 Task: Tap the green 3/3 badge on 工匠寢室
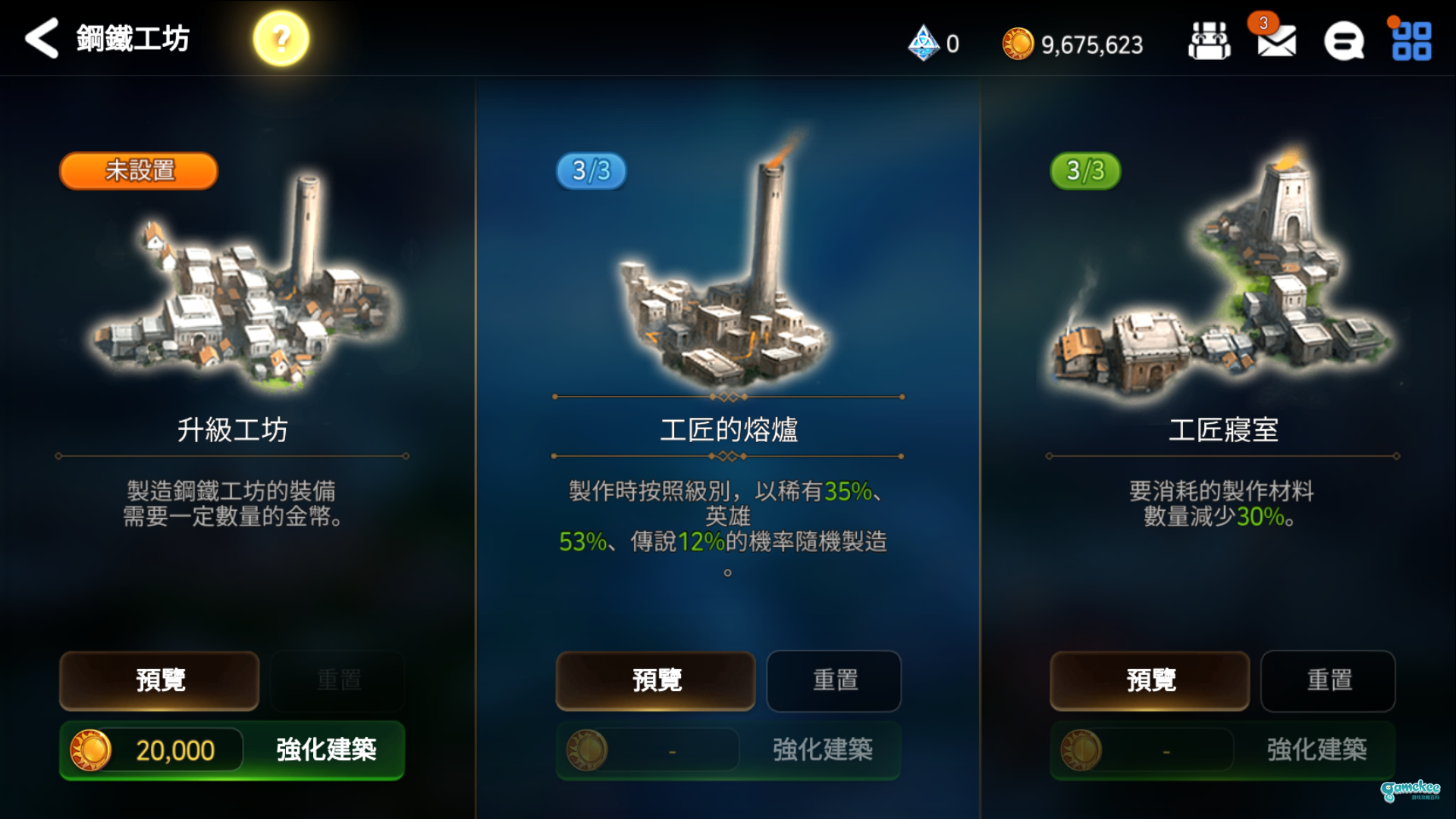click(1087, 171)
